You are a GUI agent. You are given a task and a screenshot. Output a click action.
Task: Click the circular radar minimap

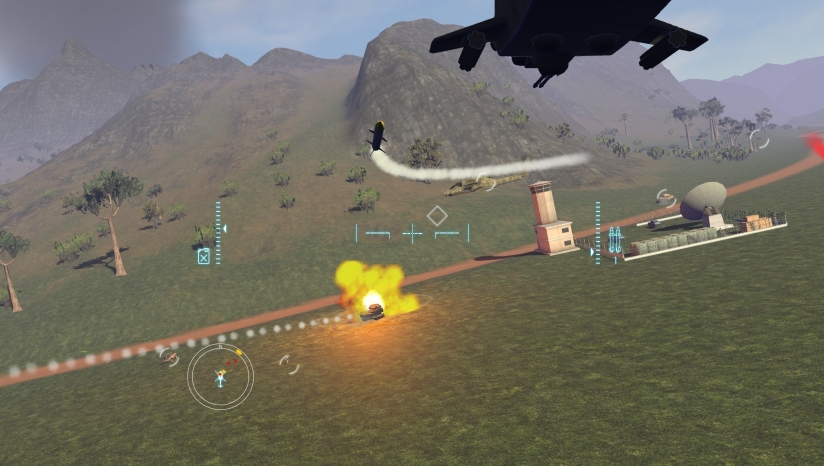click(x=220, y=377)
